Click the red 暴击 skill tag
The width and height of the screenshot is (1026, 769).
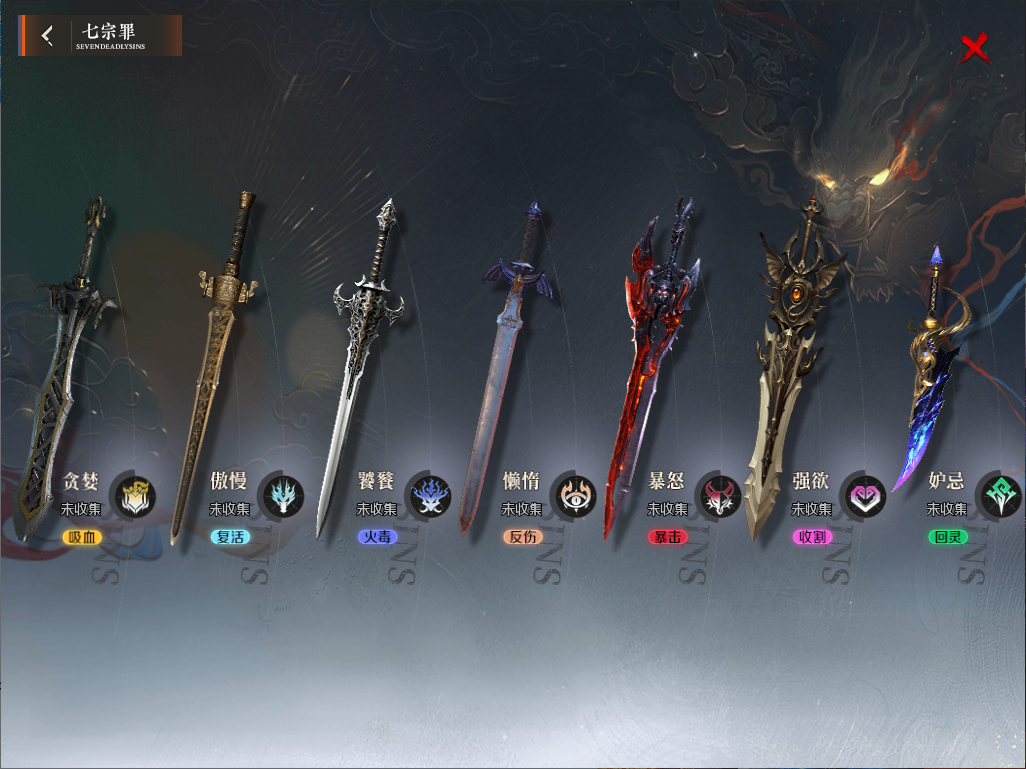click(667, 537)
